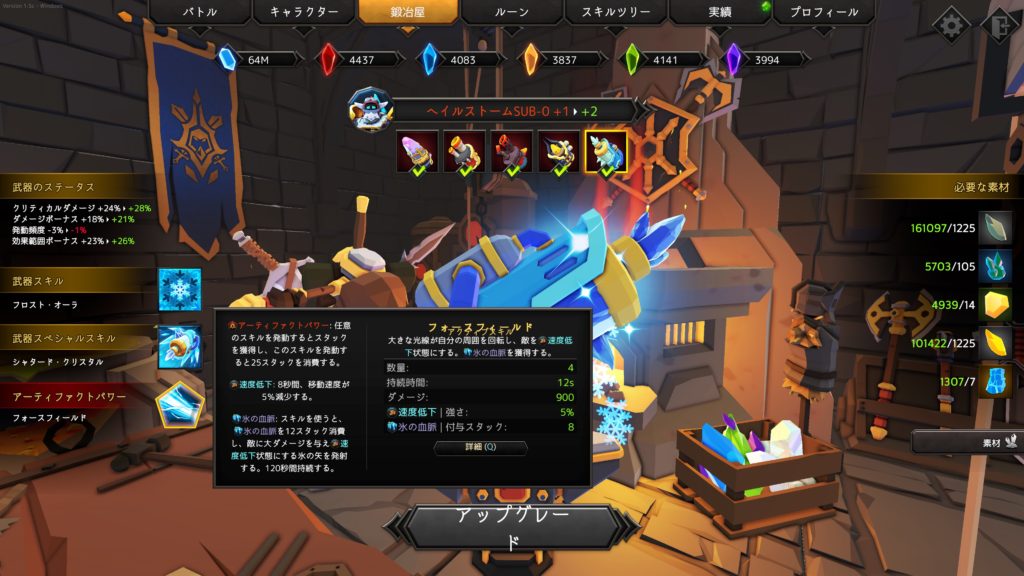Choose the yellow twin-barrel cannon weapon
Image resolution: width=1024 pixels, height=576 pixels.
coord(464,151)
